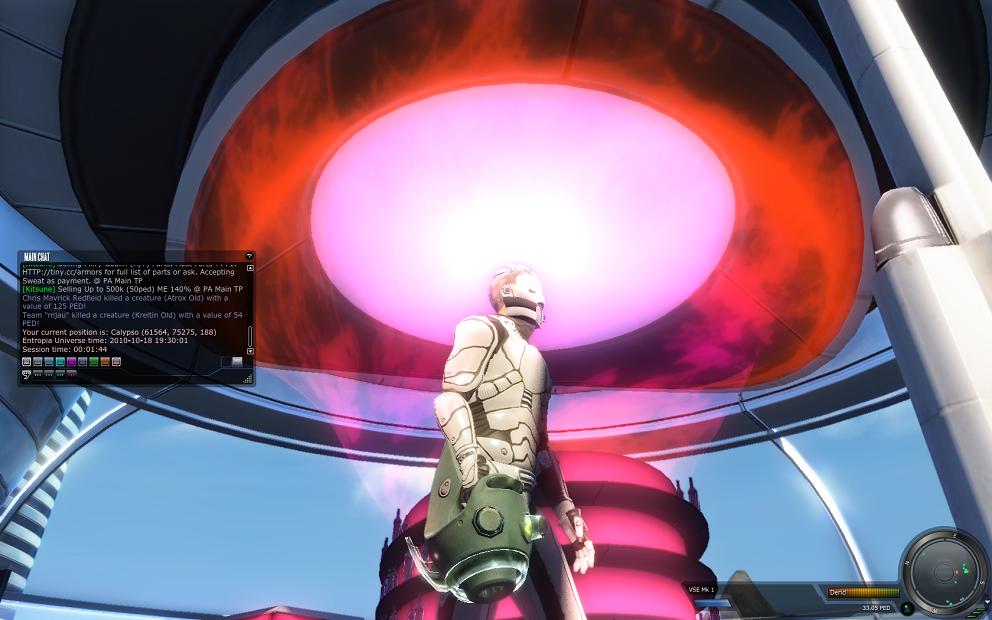Image resolution: width=992 pixels, height=620 pixels.
Task: Click the circular radar minimap
Action: point(944,572)
